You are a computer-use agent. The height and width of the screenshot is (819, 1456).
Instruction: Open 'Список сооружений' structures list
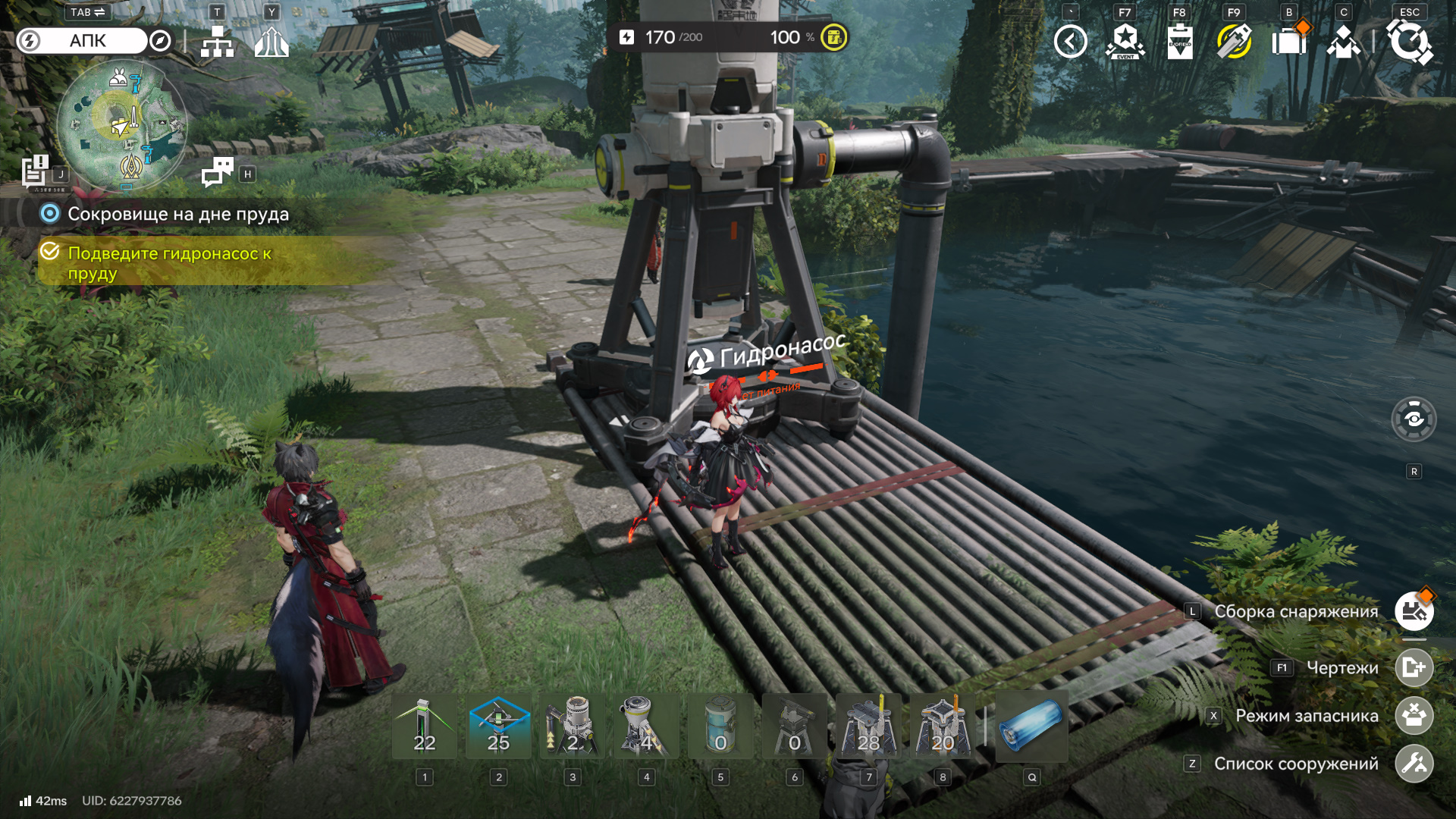click(x=1414, y=764)
